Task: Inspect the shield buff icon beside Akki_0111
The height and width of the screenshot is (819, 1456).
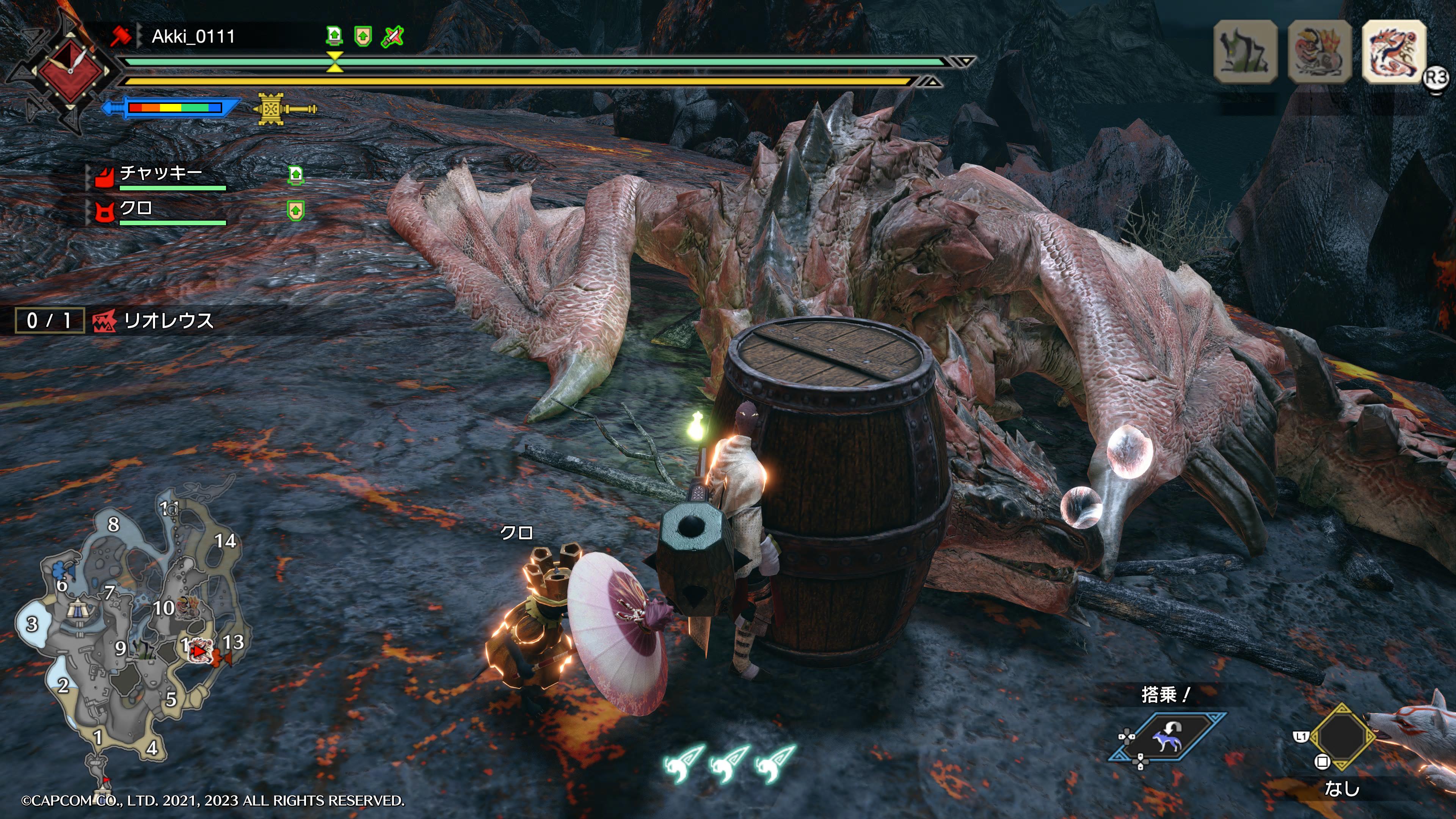Action: pyautogui.click(x=363, y=37)
